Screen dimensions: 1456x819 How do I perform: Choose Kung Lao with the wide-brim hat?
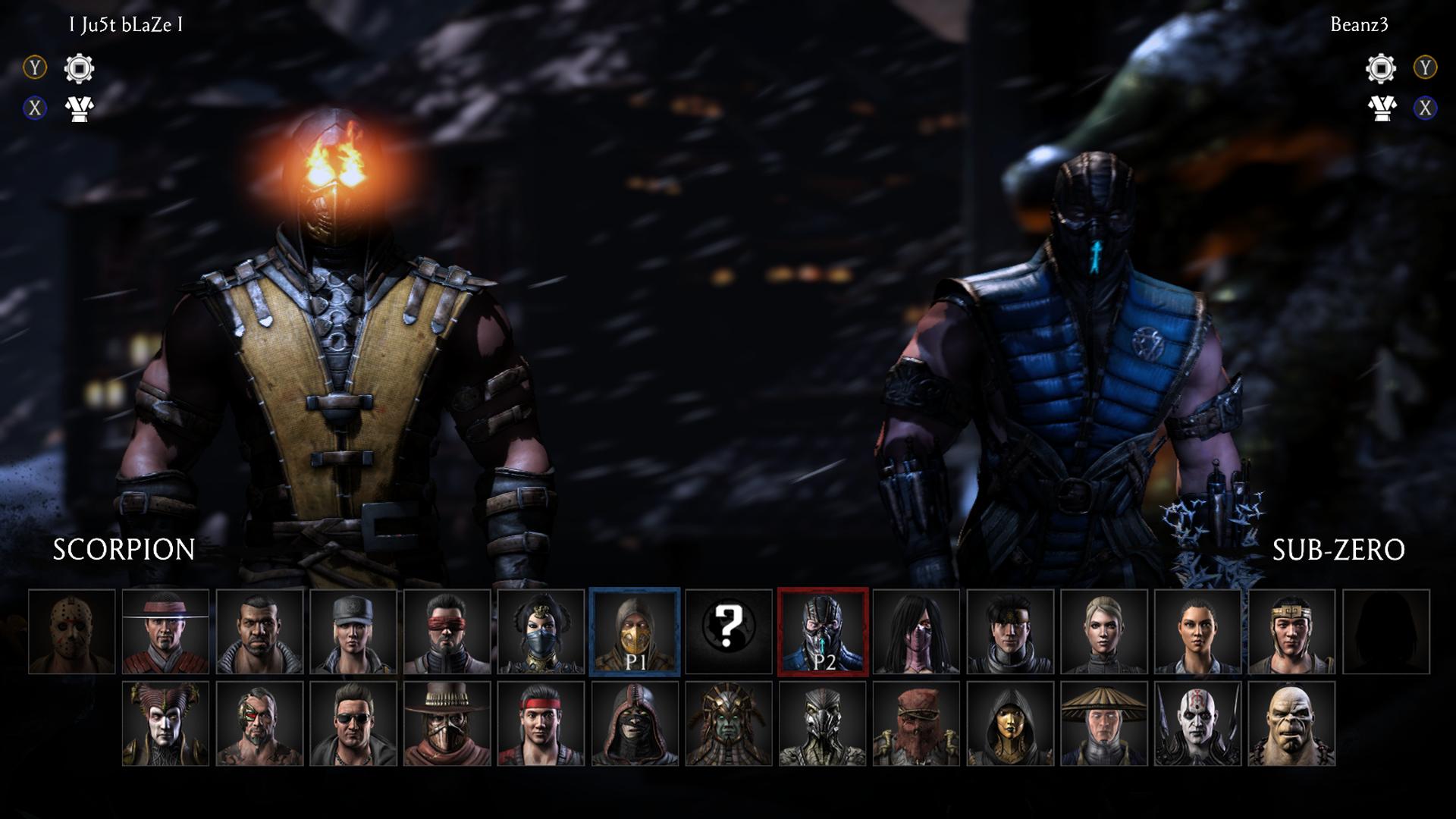165,632
